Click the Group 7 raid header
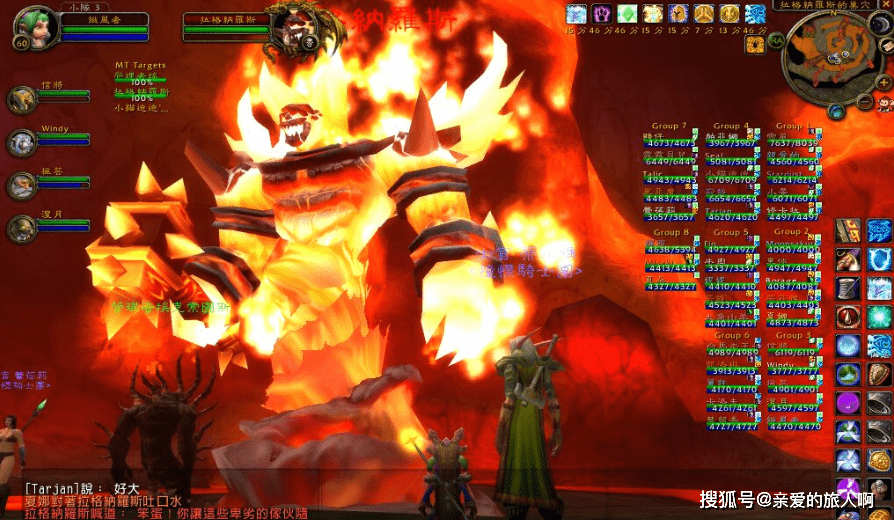The image size is (894, 520). point(669,127)
